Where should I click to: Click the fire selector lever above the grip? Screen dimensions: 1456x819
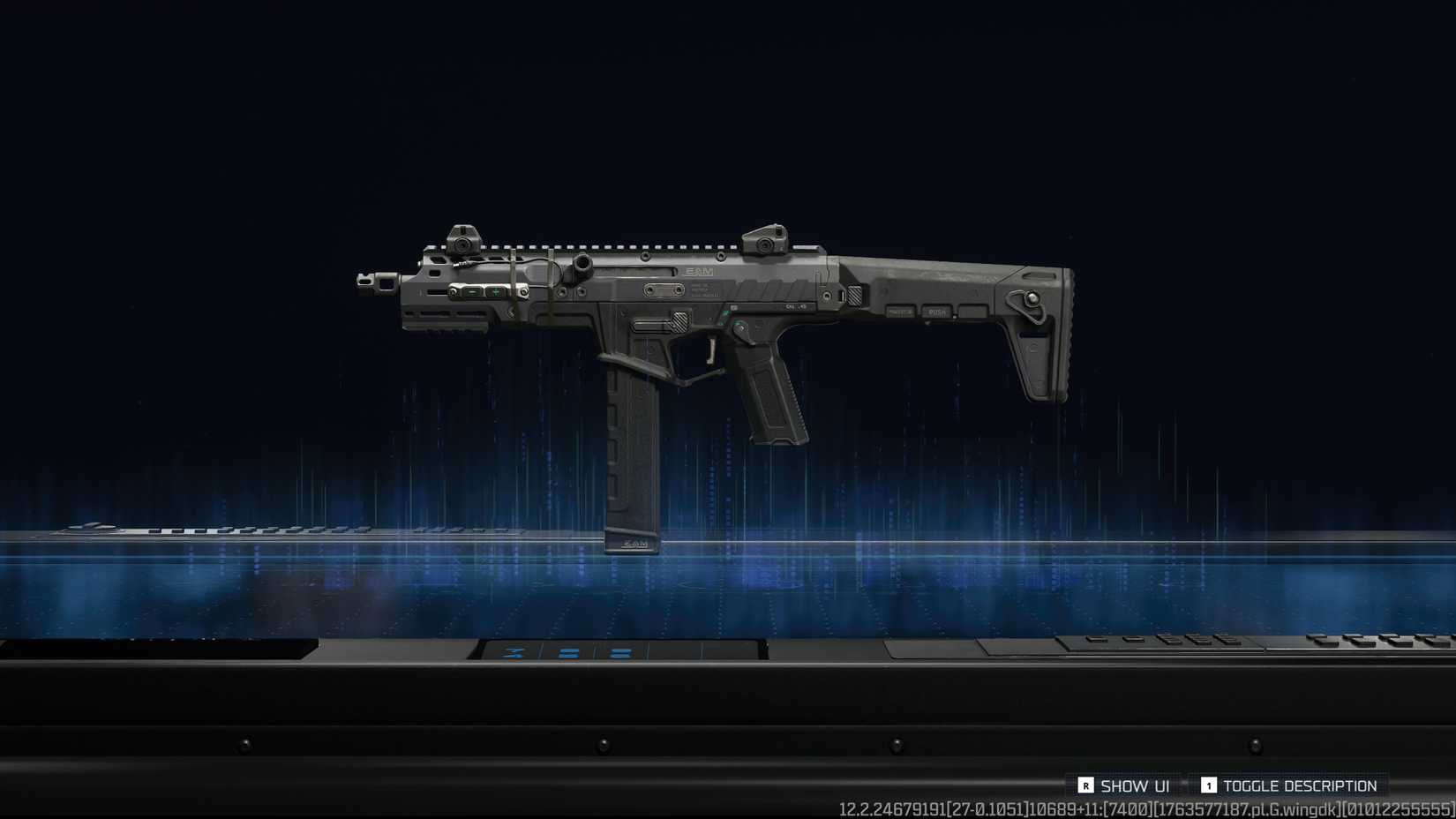click(739, 328)
